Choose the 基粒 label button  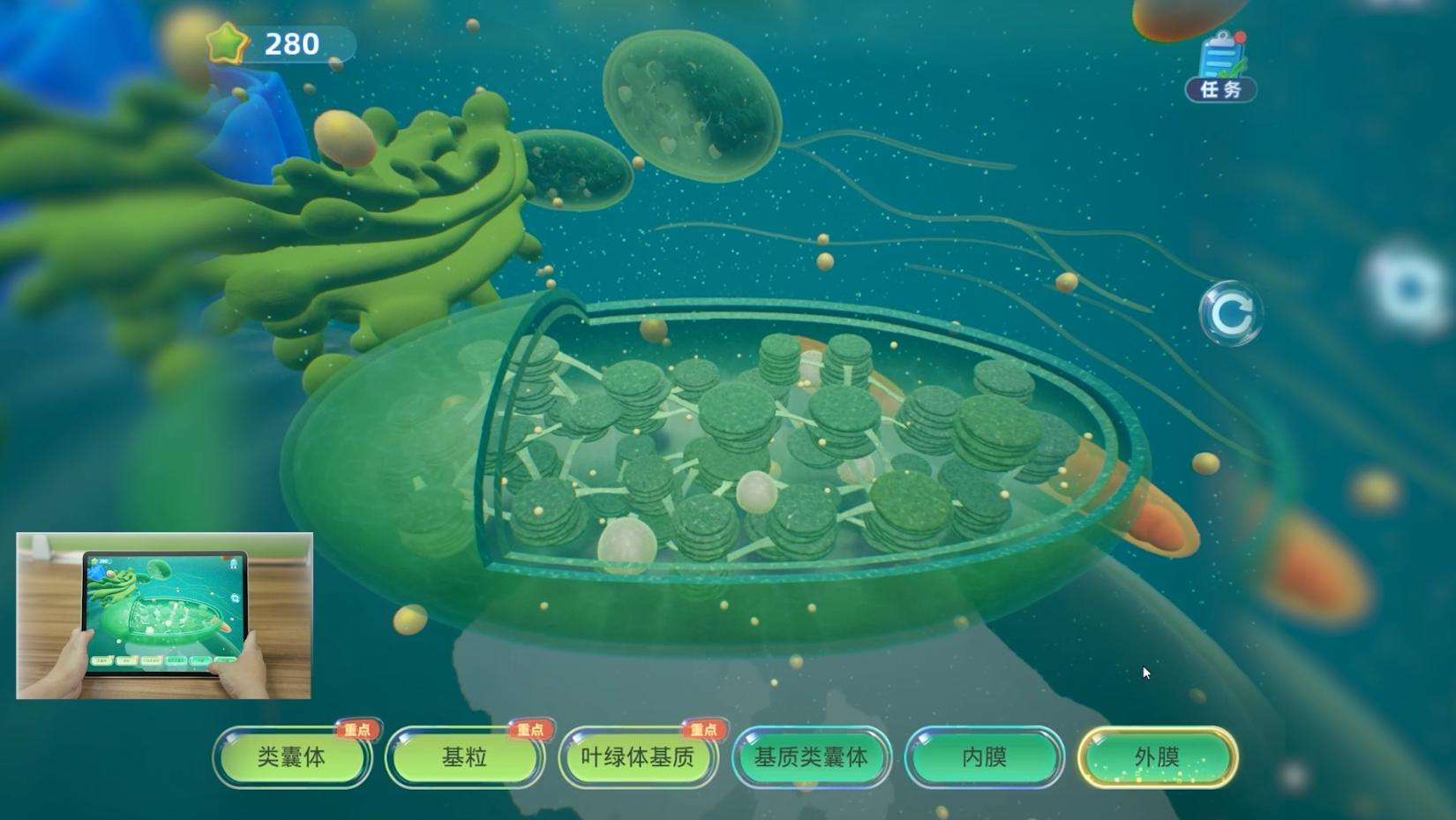(x=464, y=757)
